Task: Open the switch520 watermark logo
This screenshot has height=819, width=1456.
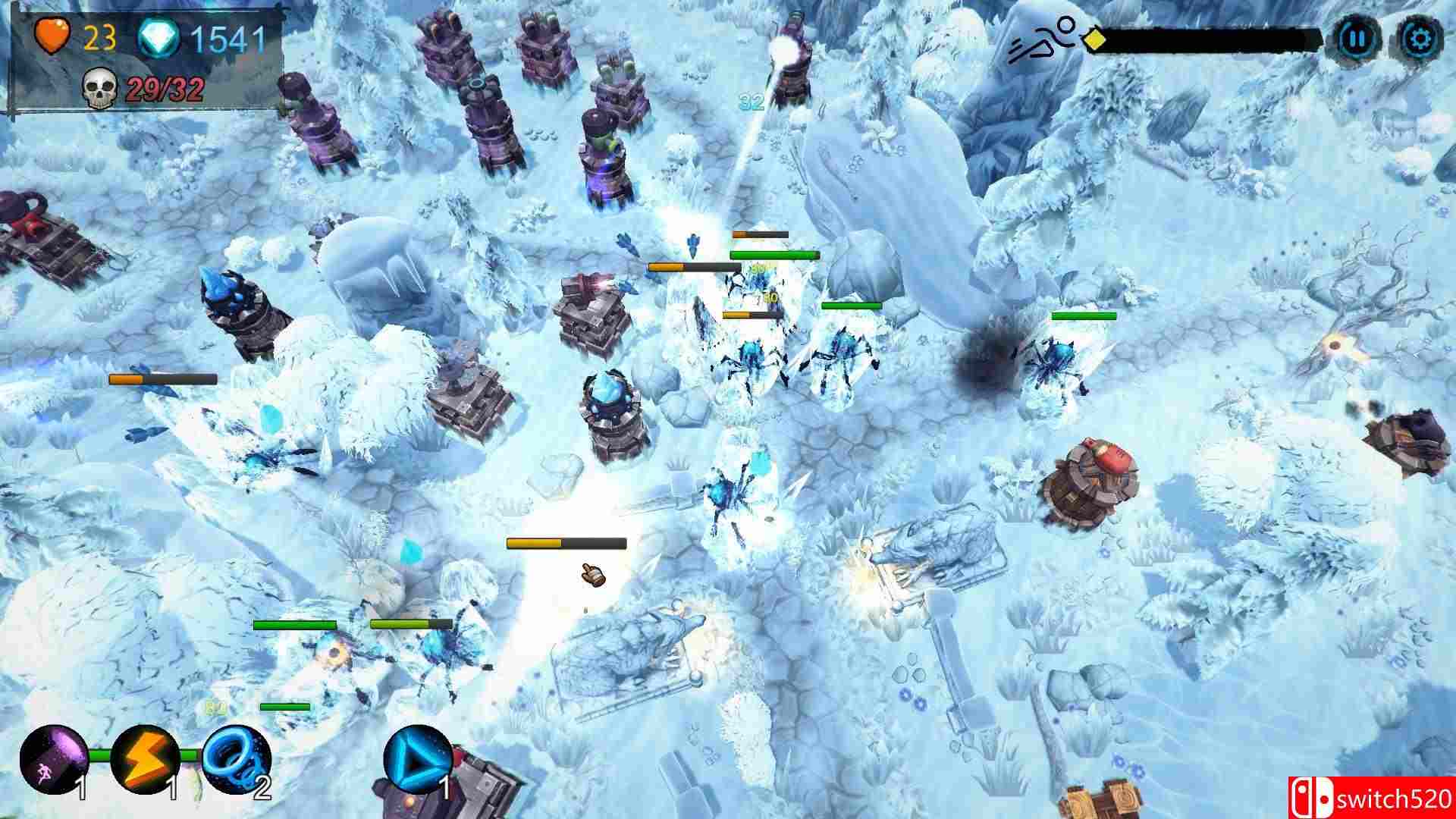Action: pyautogui.click(x=1388, y=798)
